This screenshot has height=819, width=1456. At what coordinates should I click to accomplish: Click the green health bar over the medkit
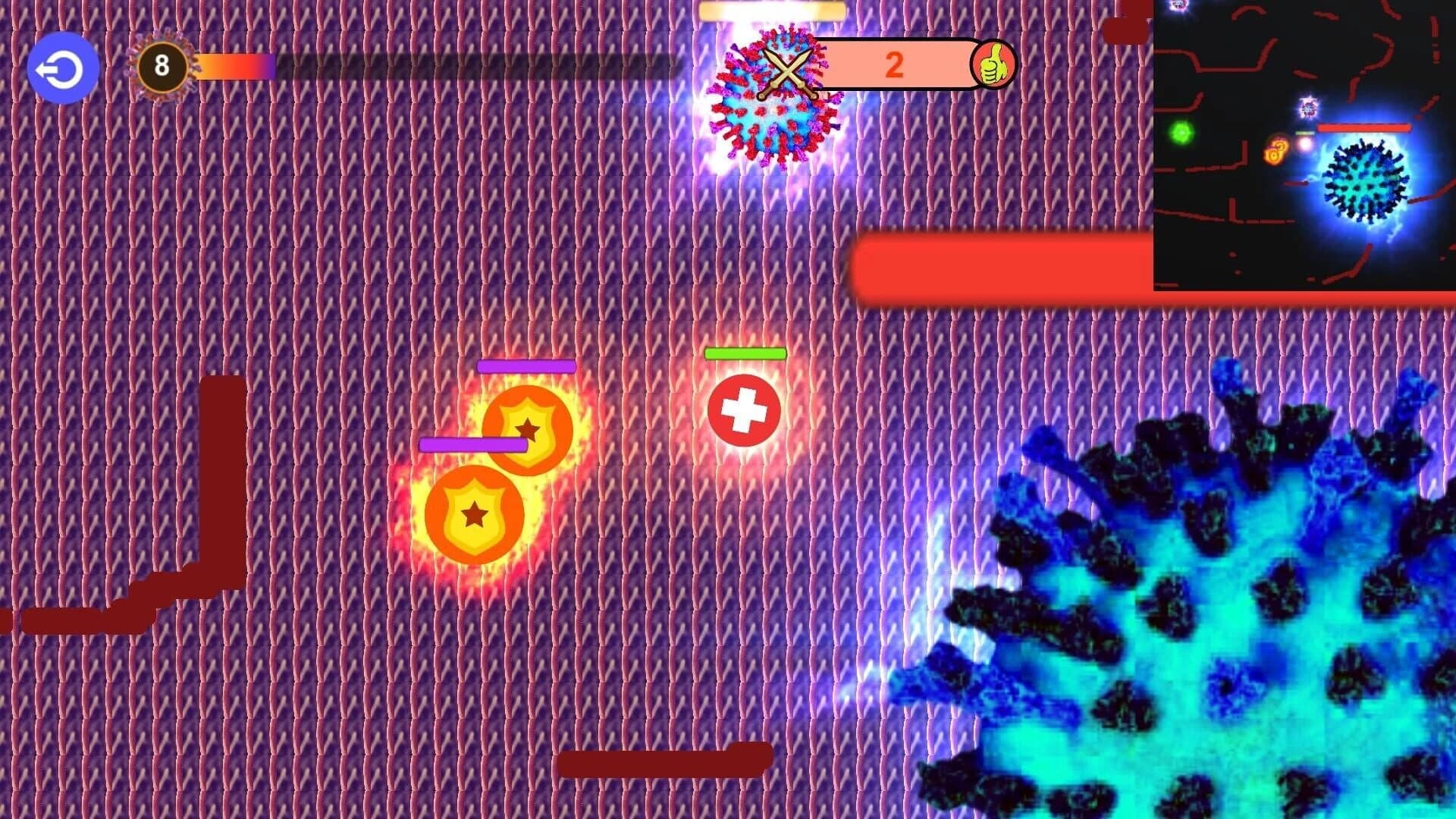click(x=745, y=352)
